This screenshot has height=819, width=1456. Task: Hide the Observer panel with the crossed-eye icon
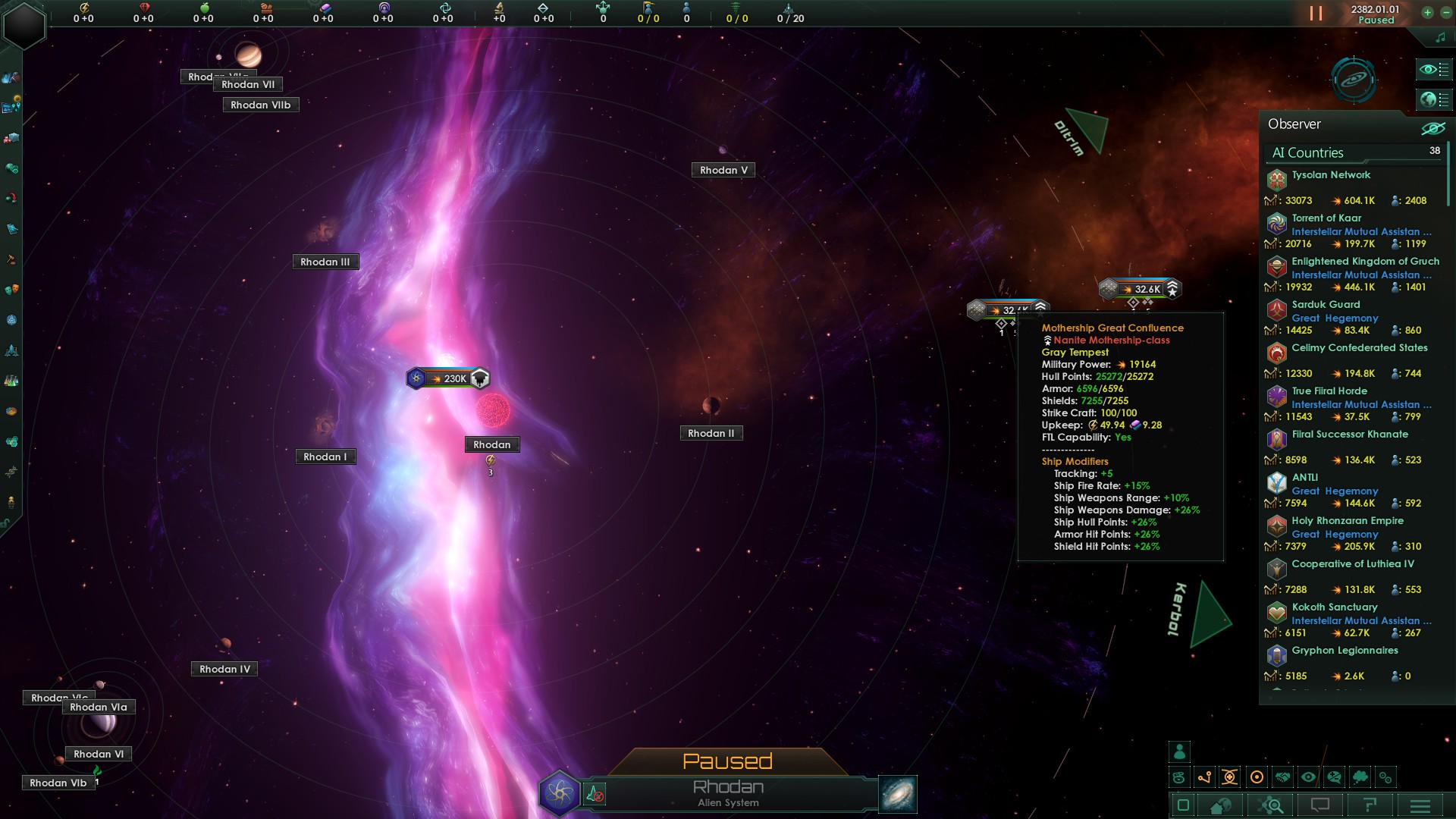(x=1432, y=127)
